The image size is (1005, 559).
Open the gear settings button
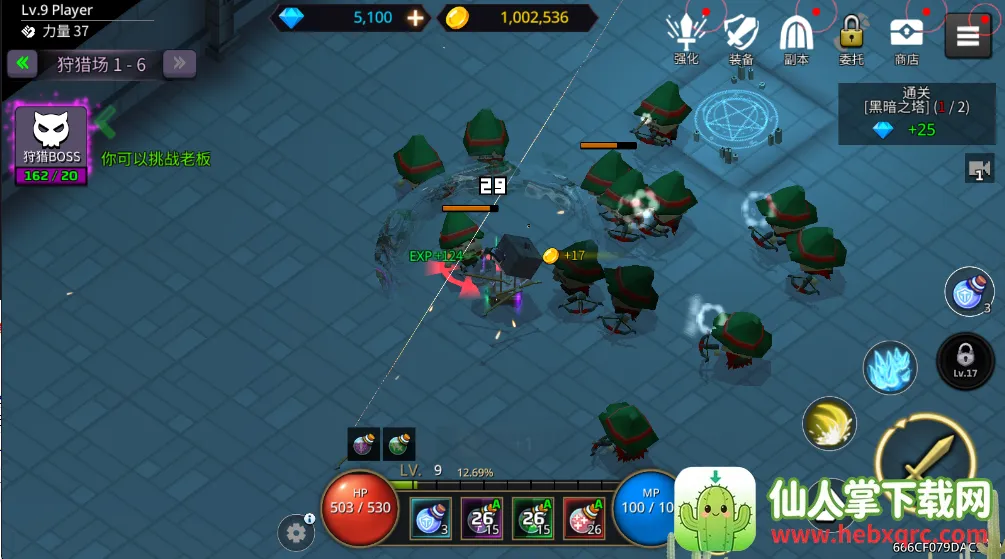[x=295, y=533]
